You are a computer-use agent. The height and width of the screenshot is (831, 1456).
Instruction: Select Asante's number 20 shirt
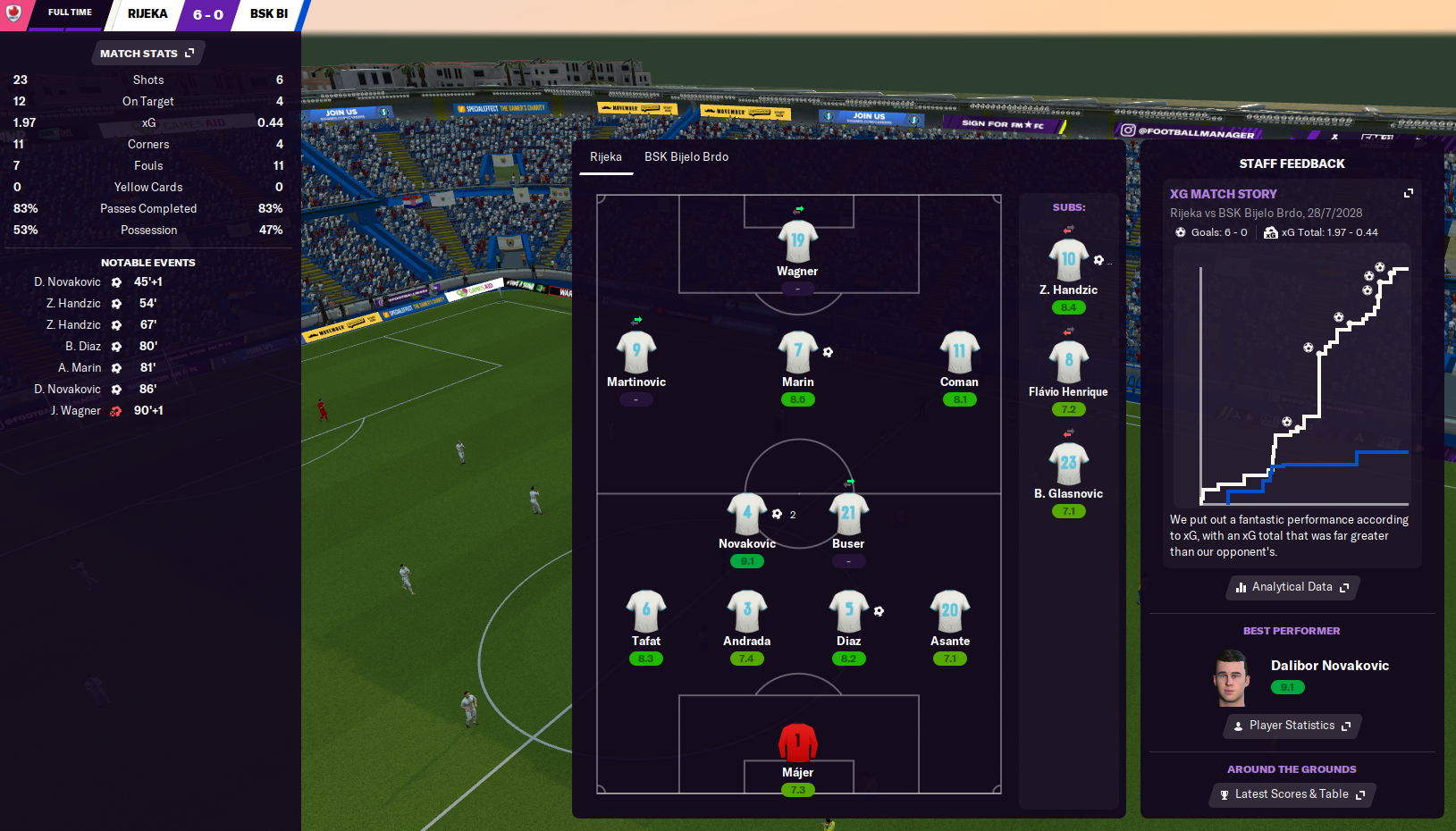click(x=949, y=610)
